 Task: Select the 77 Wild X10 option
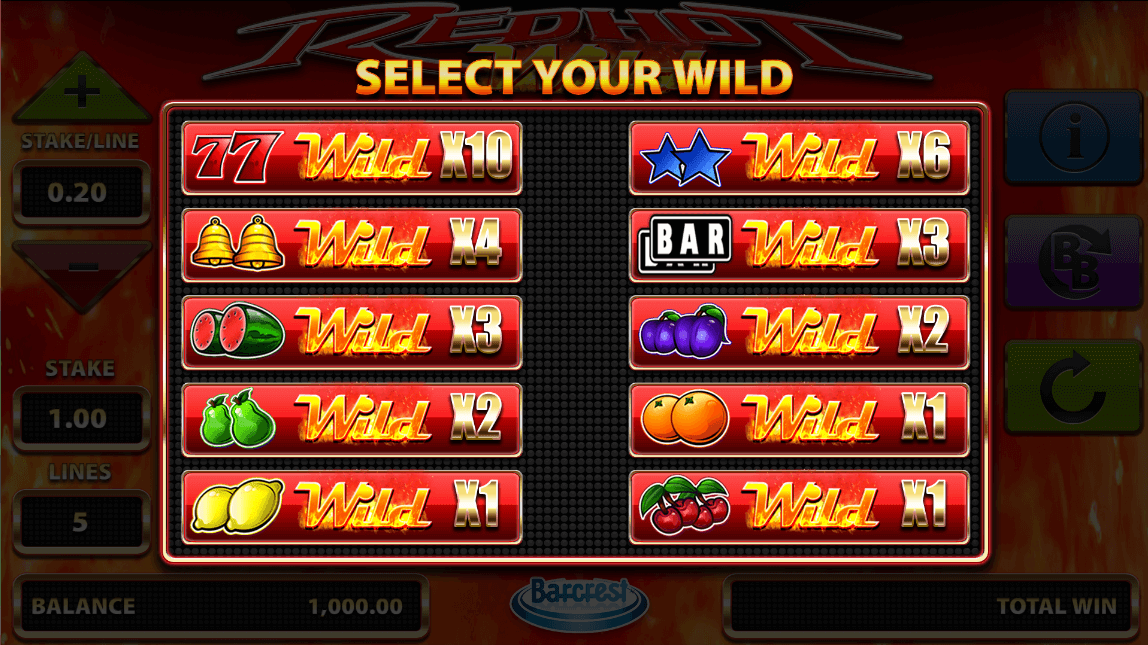pyautogui.click(x=351, y=157)
